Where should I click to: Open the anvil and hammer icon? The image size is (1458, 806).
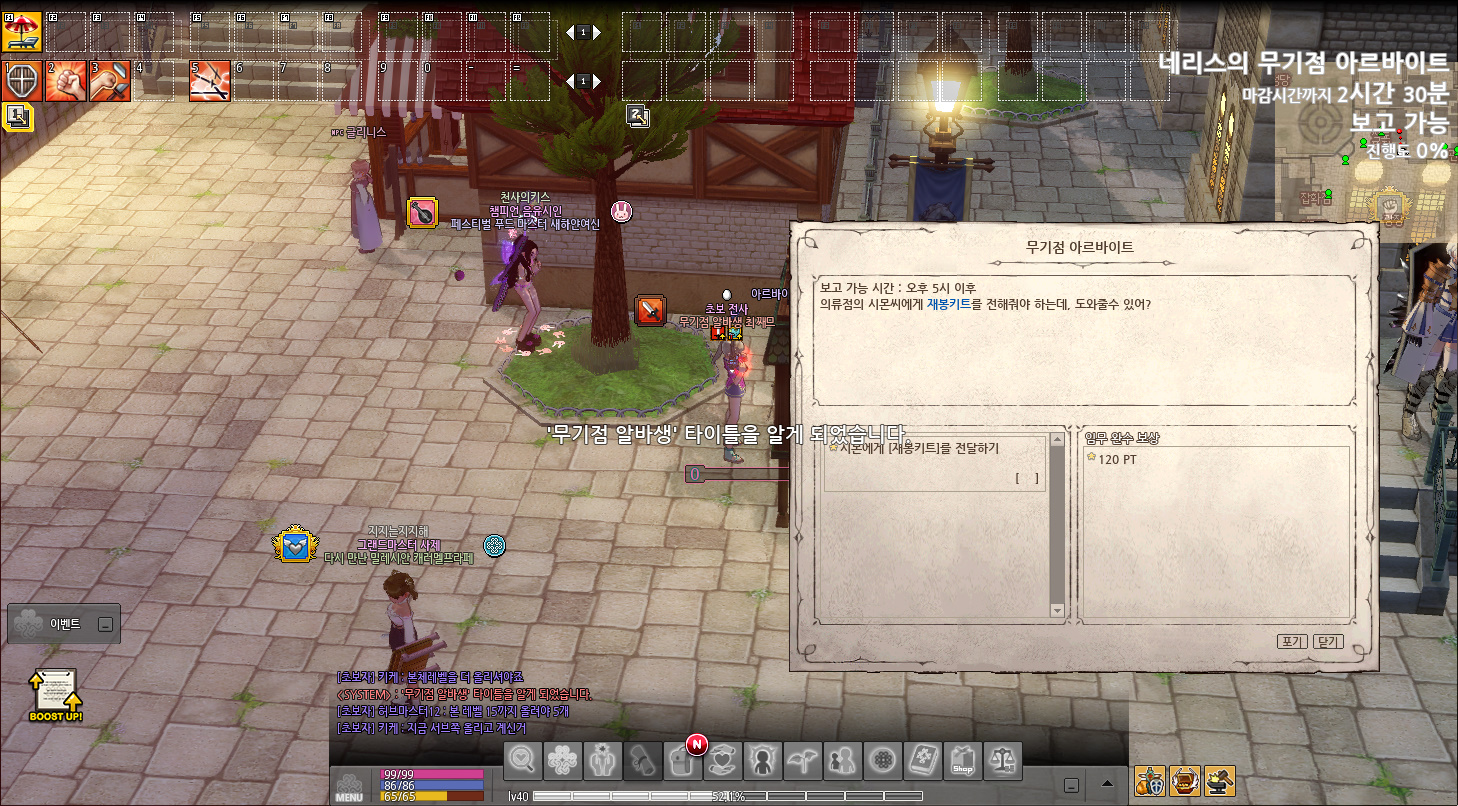coord(1220,780)
